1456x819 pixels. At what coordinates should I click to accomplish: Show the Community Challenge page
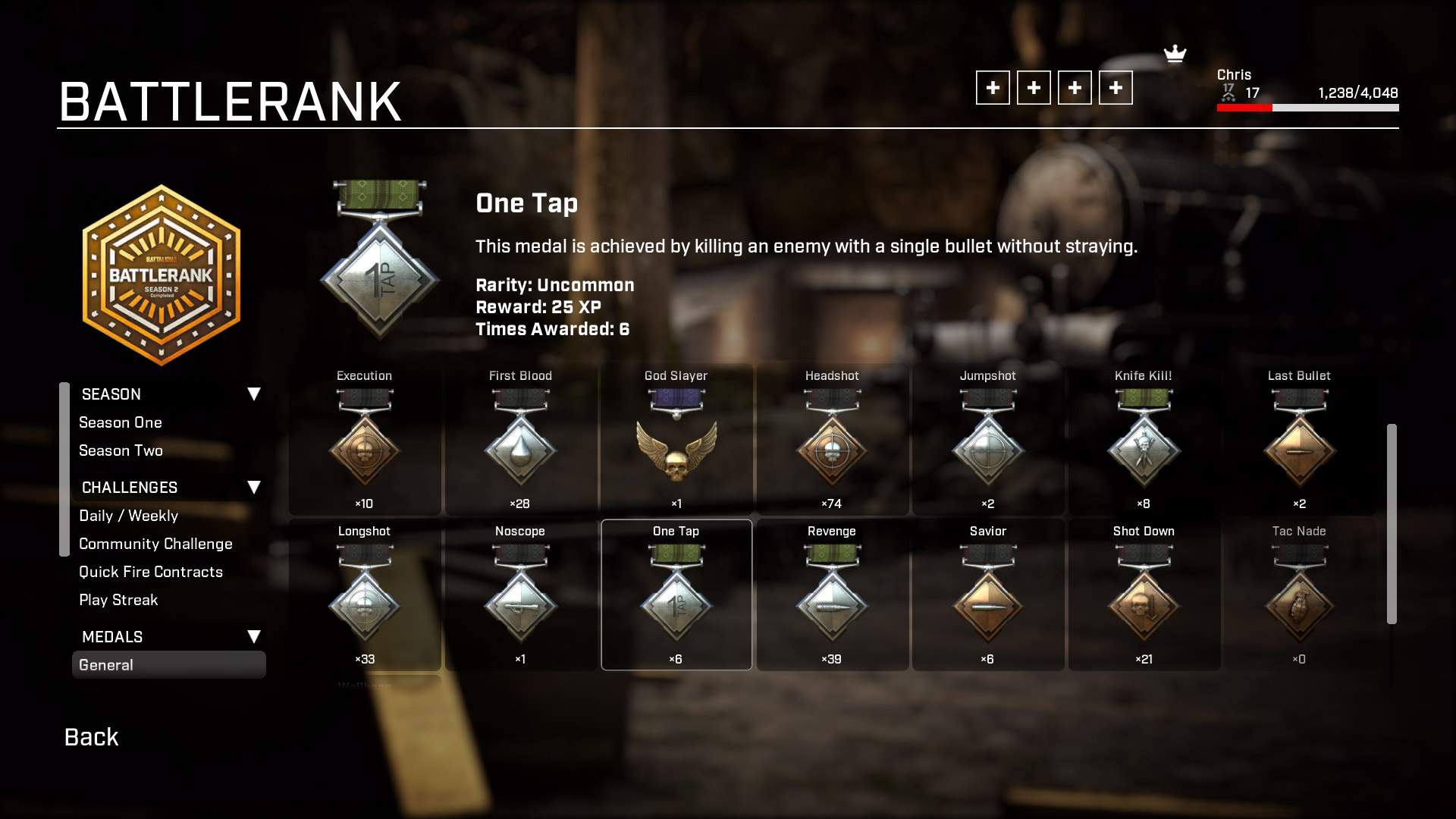(x=155, y=544)
